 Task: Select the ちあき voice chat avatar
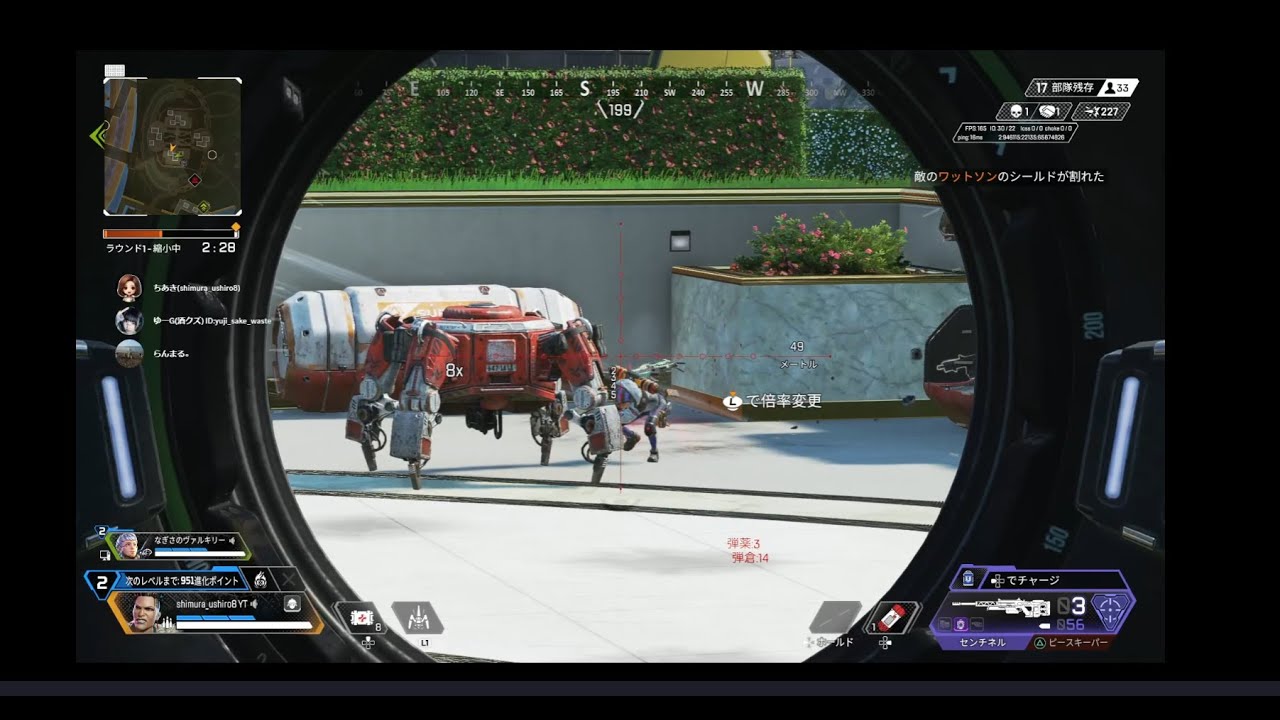point(129,288)
